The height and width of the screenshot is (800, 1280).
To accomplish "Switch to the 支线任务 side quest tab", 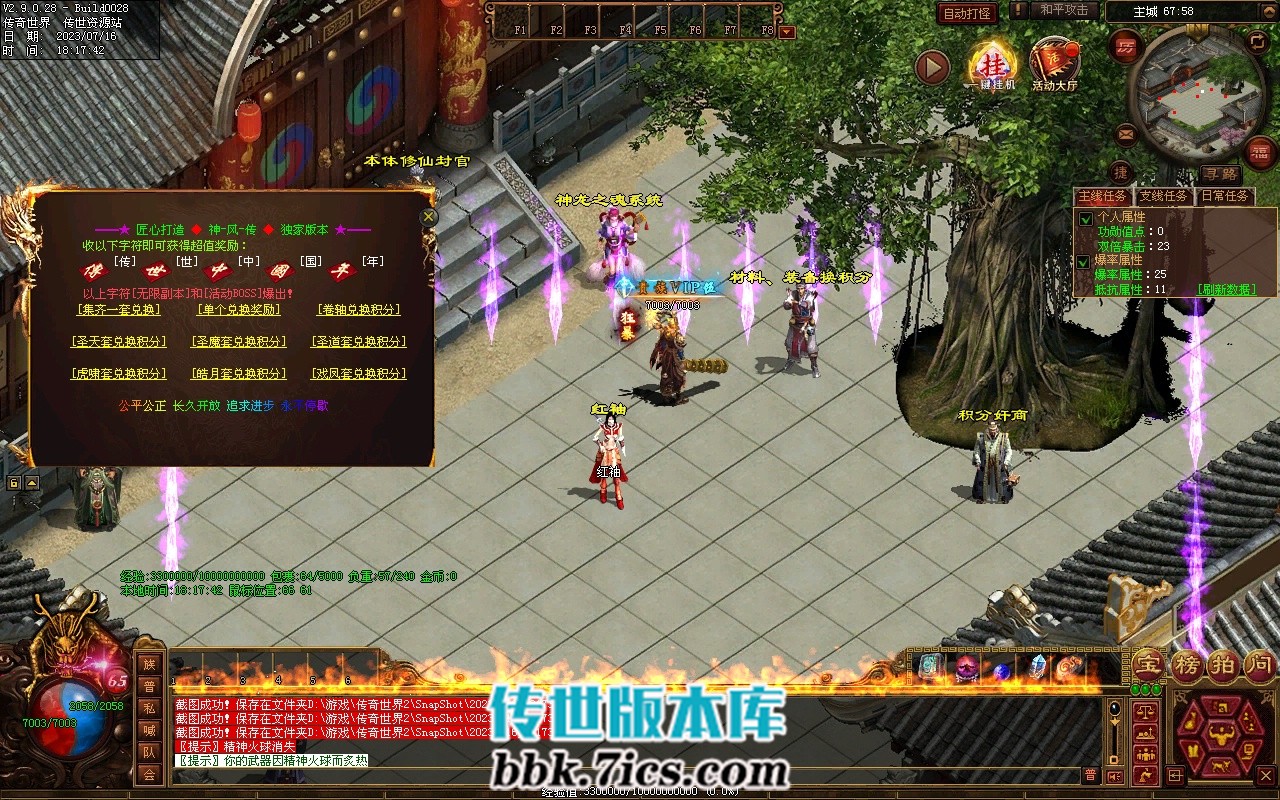I will pyautogui.click(x=1163, y=196).
